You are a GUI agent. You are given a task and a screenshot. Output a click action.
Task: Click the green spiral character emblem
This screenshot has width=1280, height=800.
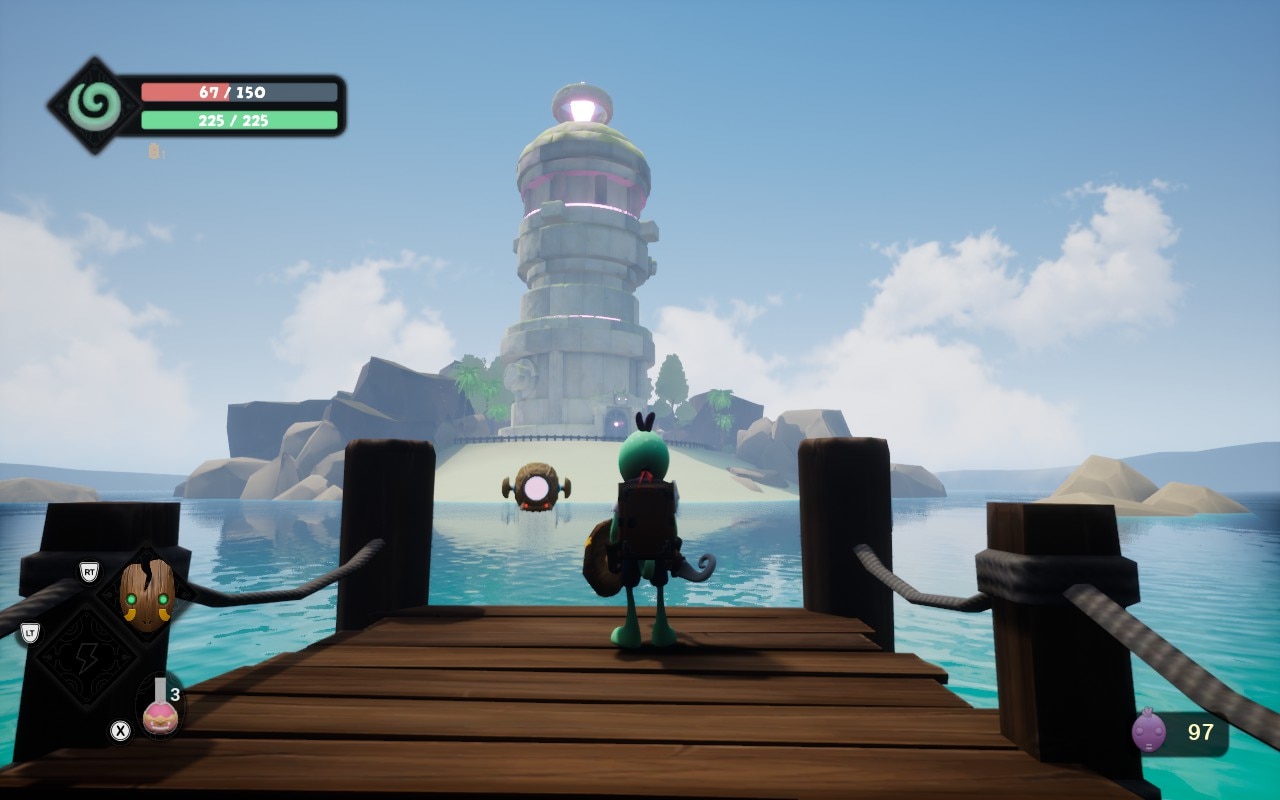(95, 106)
